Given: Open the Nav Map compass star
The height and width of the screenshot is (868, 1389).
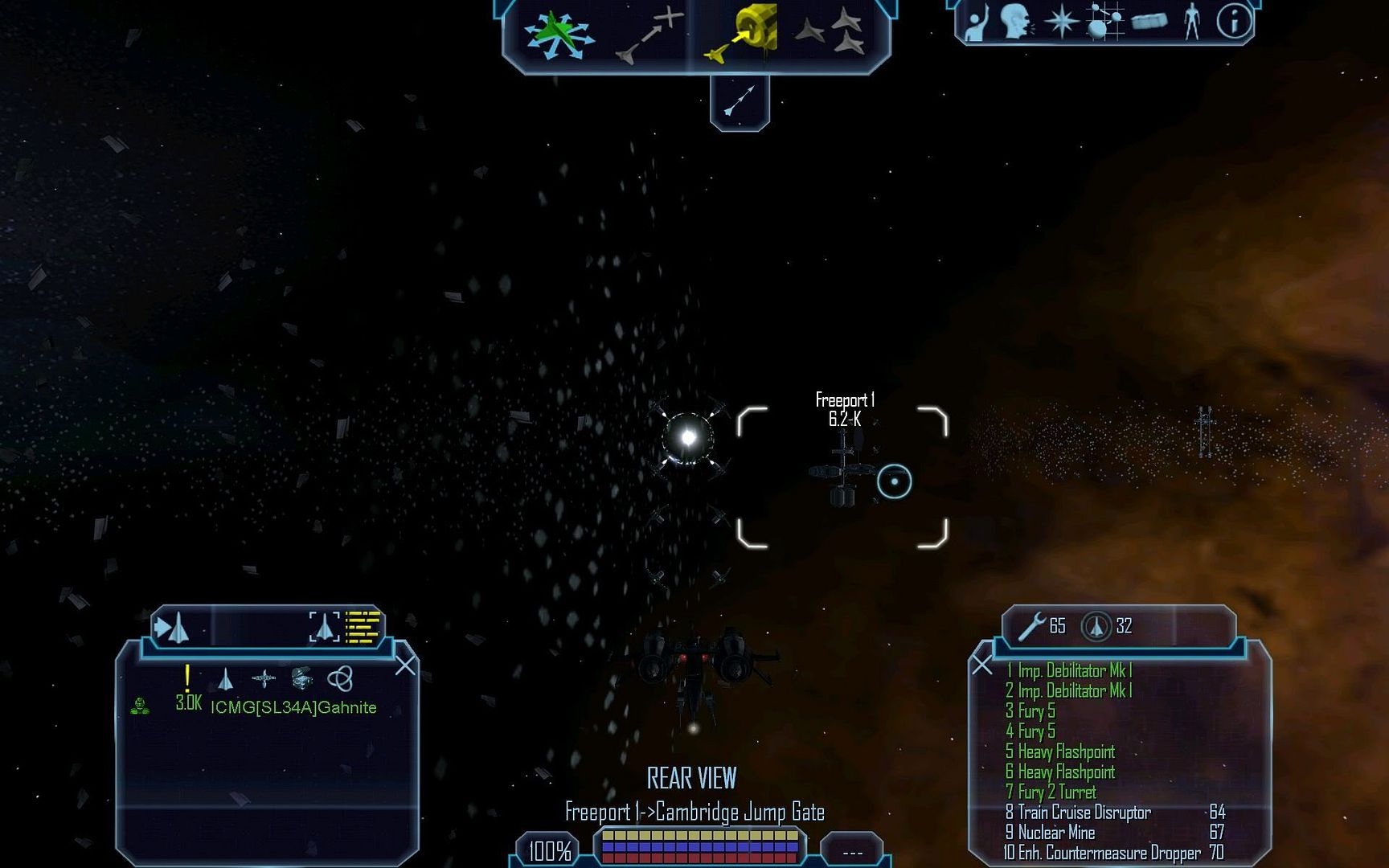Looking at the screenshot, I should pos(1061,22).
